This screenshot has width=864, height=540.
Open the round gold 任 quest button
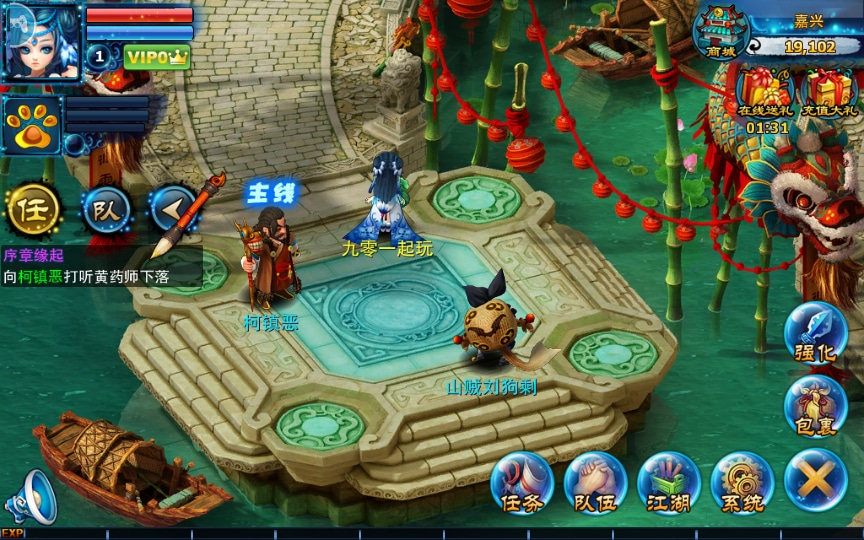33,209
